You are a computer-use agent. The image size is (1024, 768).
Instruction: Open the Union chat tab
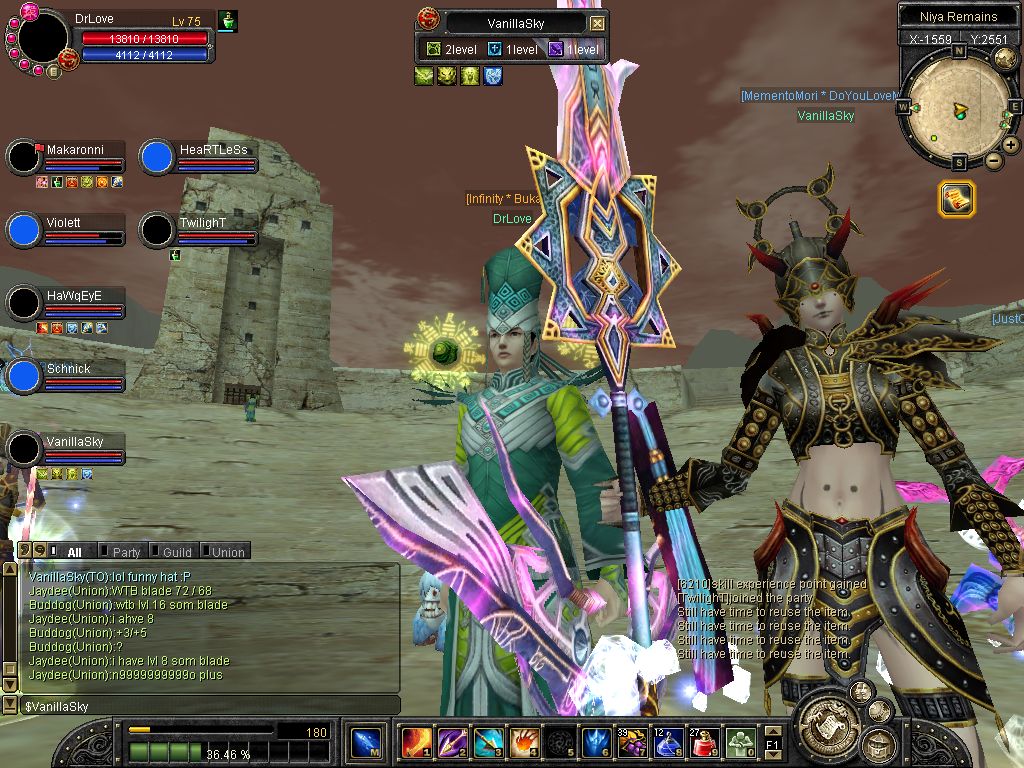pos(227,552)
